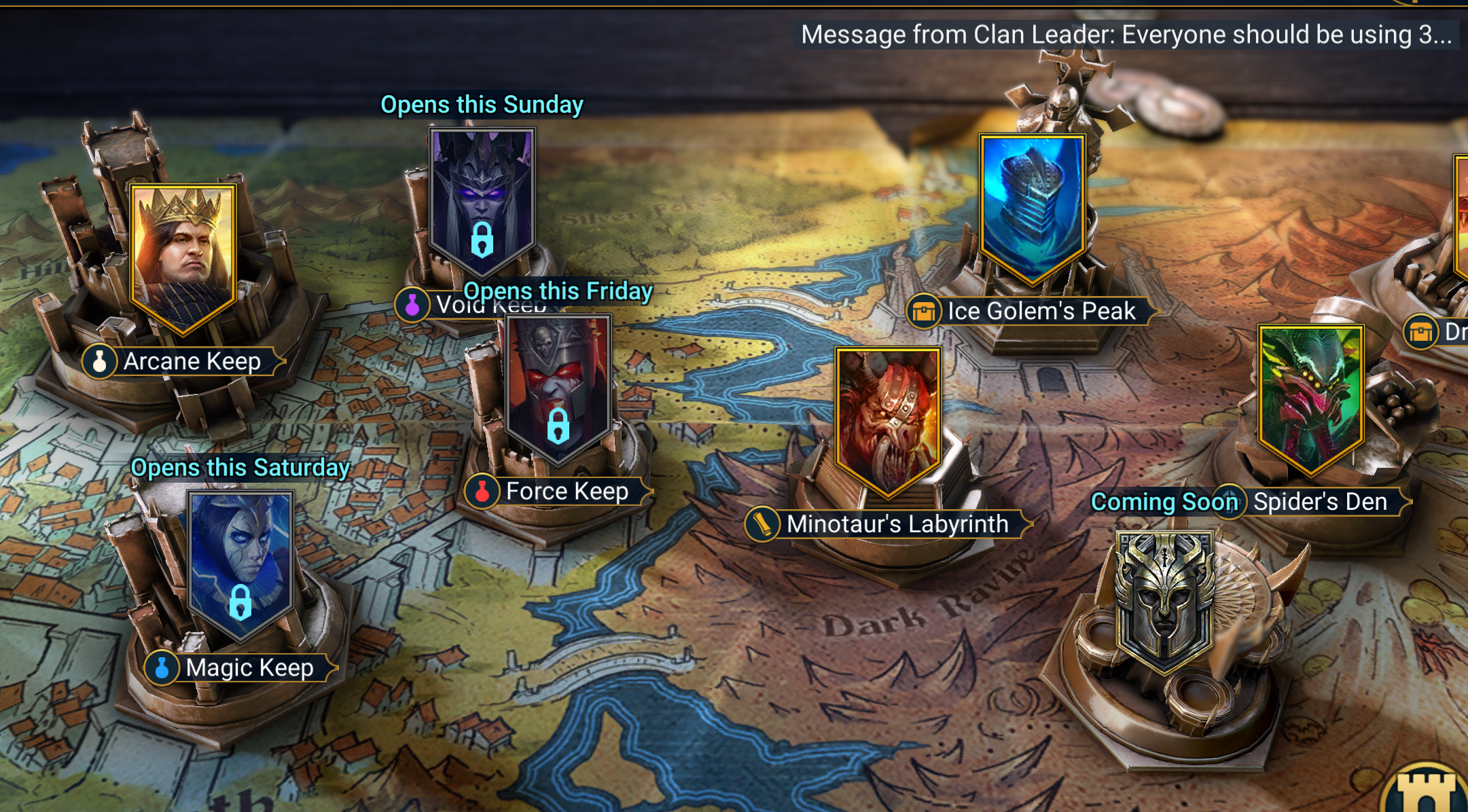Open the castle tower icon button
Image resolution: width=1468 pixels, height=812 pixels.
coord(1429,791)
